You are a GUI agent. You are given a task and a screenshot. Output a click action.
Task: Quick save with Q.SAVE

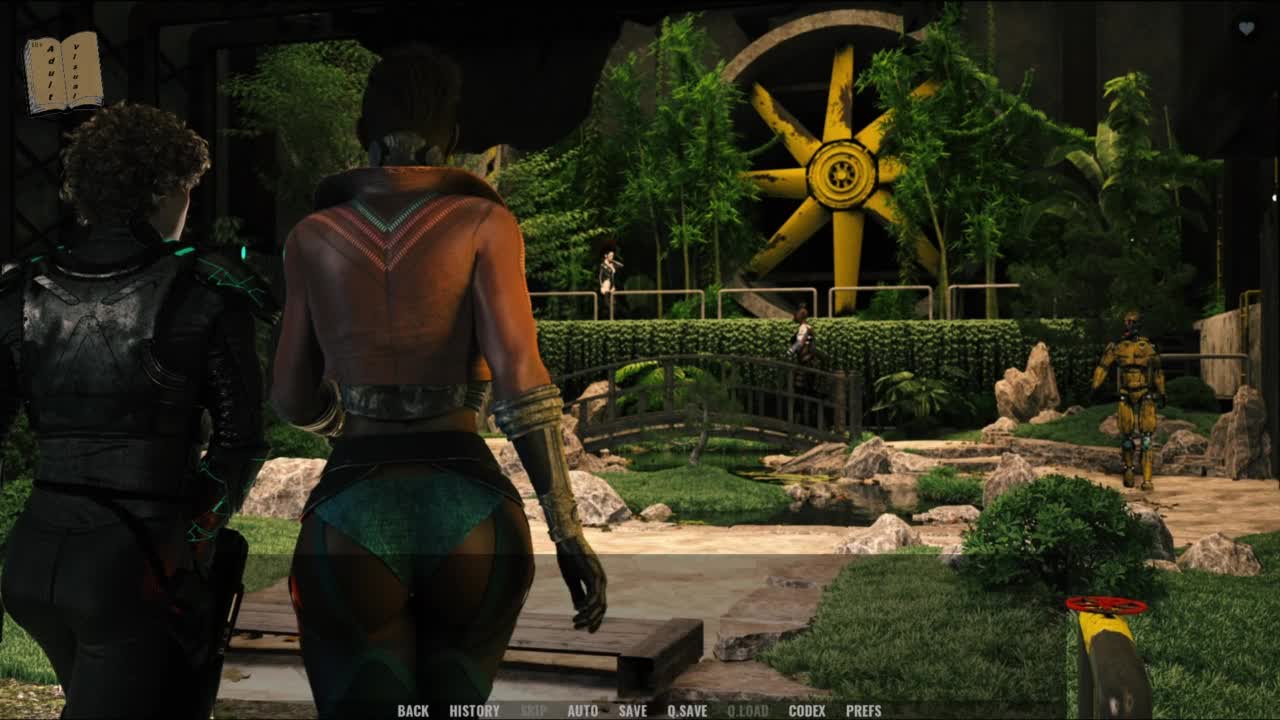coord(687,711)
